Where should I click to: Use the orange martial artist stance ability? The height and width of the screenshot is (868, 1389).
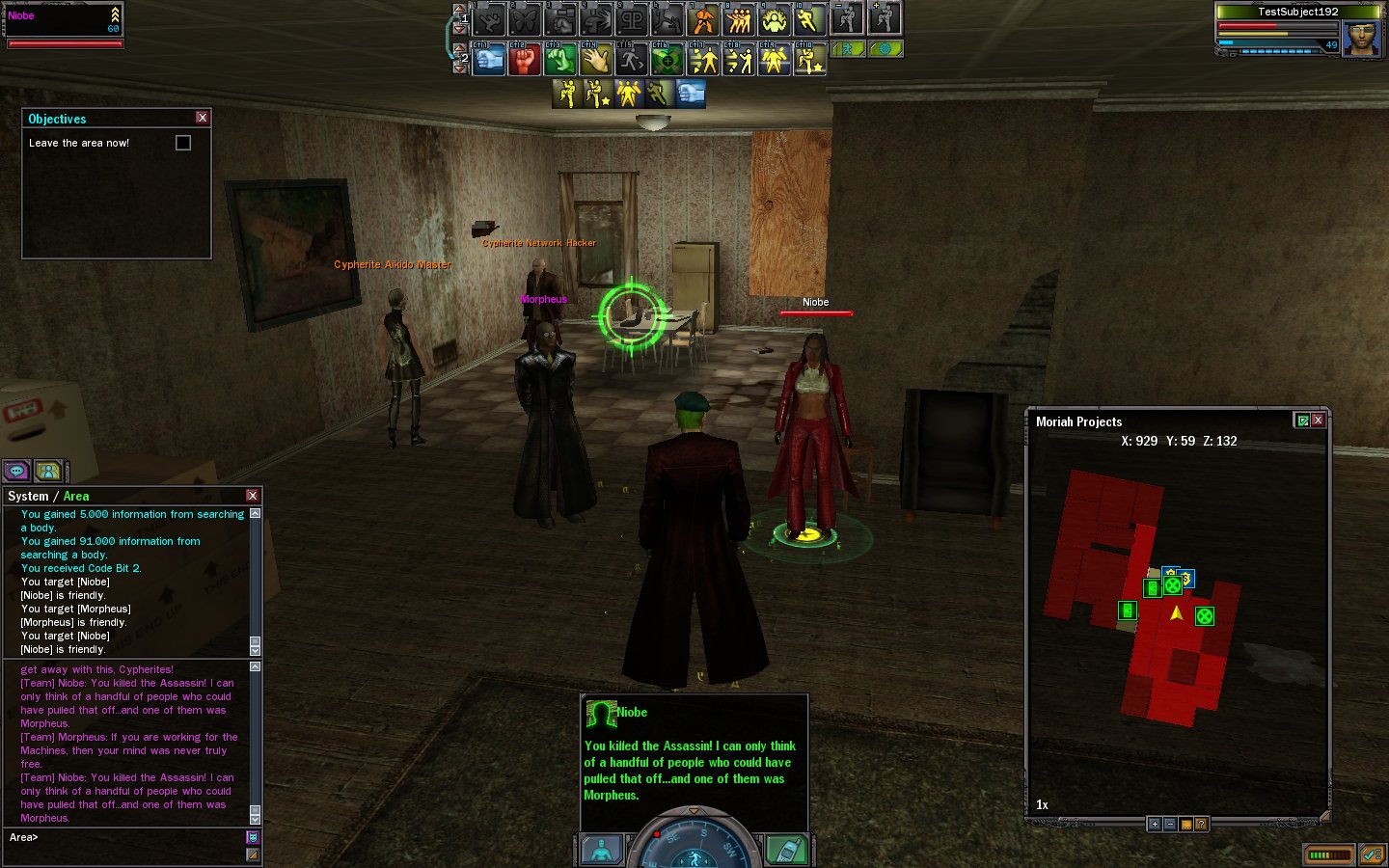tap(703, 19)
